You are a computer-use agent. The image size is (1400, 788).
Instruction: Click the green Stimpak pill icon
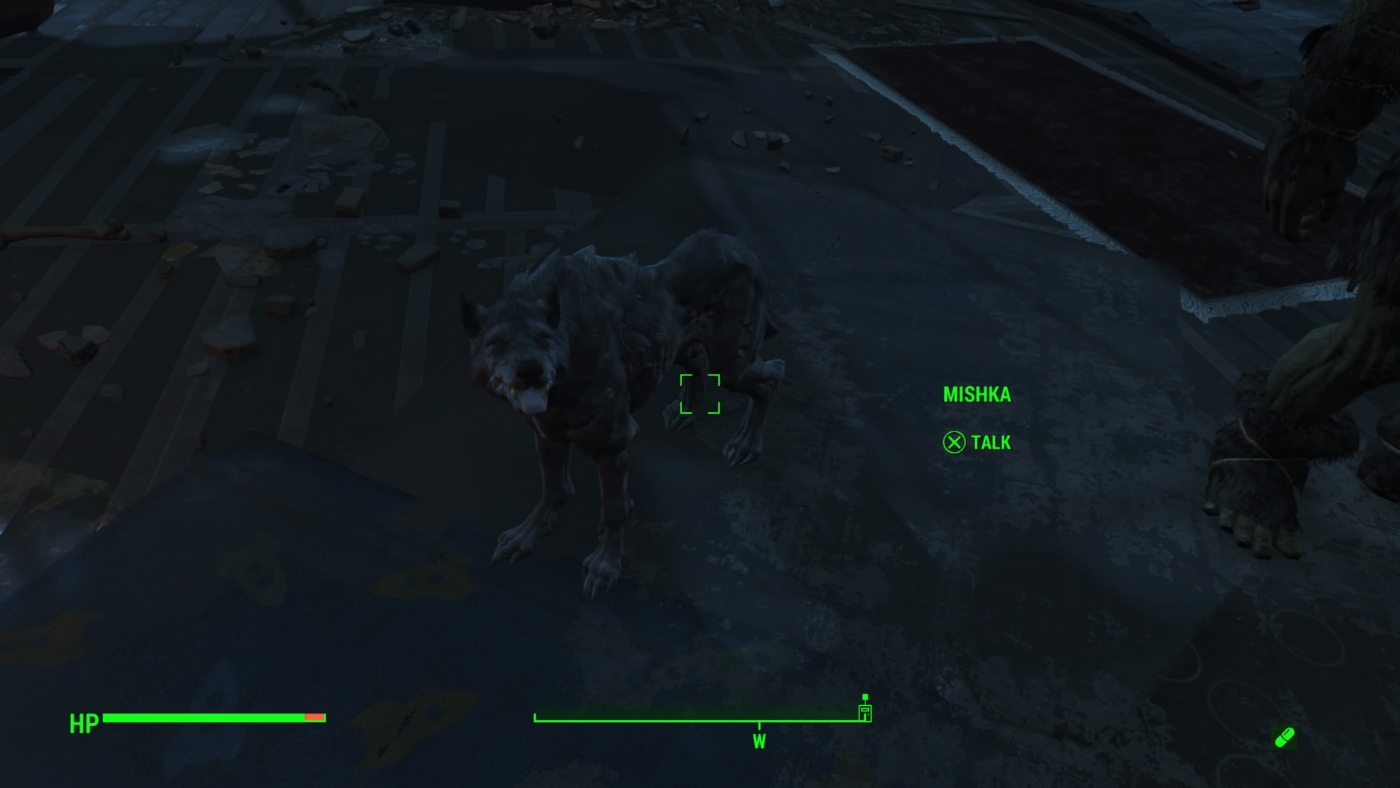coord(1283,736)
